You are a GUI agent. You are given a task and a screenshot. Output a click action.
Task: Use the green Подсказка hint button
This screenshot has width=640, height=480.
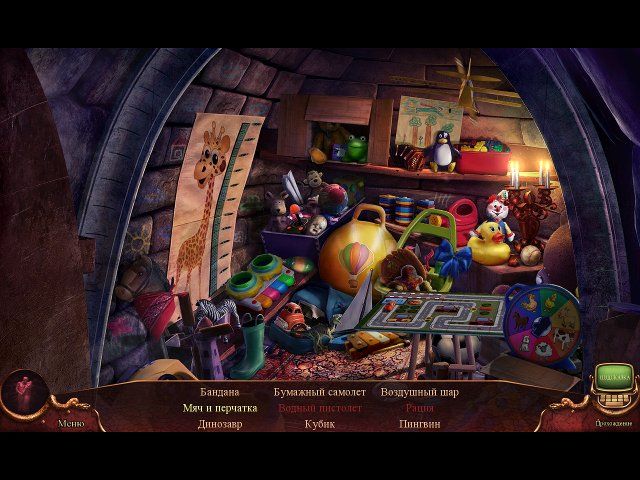coord(612,376)
